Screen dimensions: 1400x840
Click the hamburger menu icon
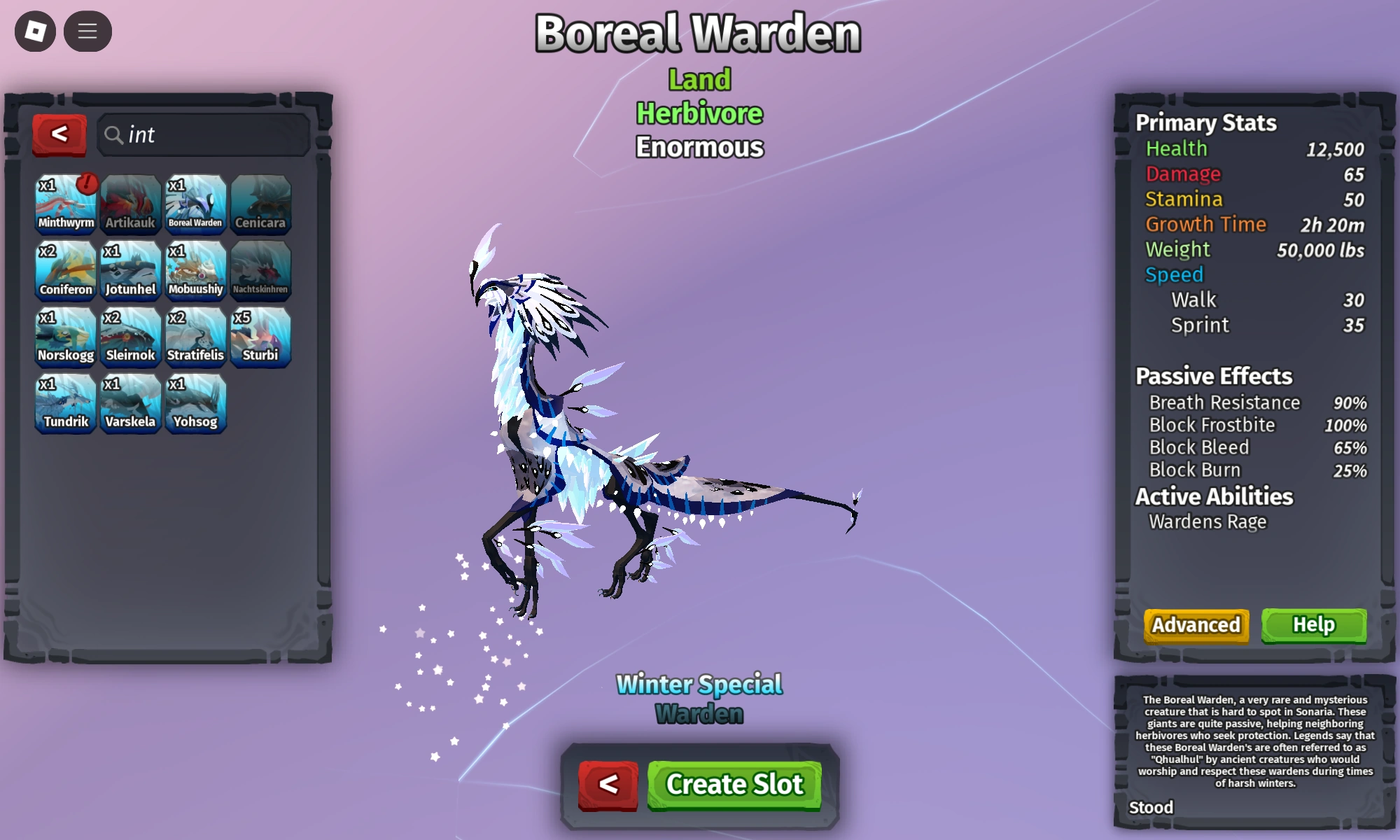(x=87, y=31)
